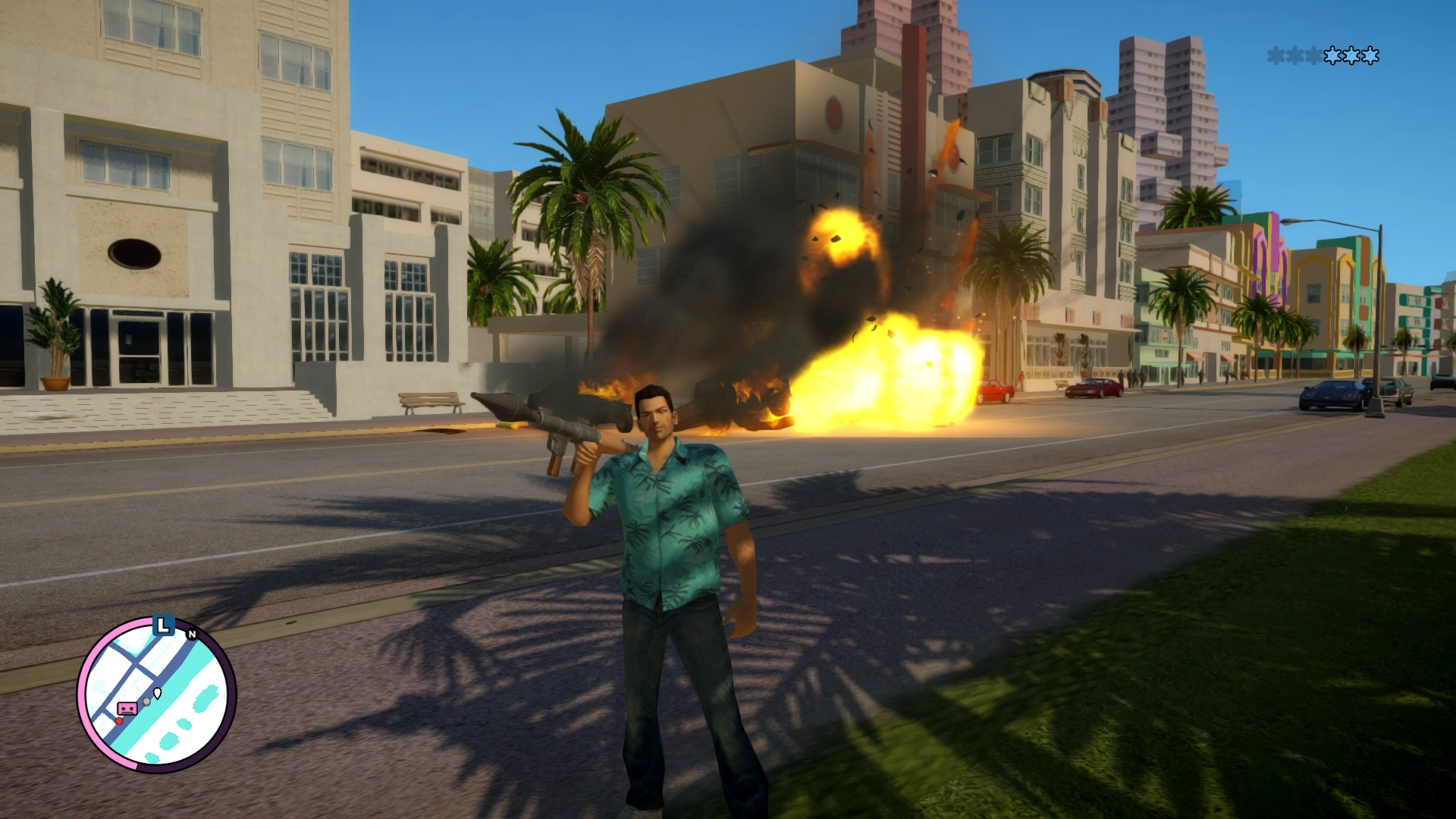Click the rightmost bright police star

pyautogui.click(x=1370, y=55)
